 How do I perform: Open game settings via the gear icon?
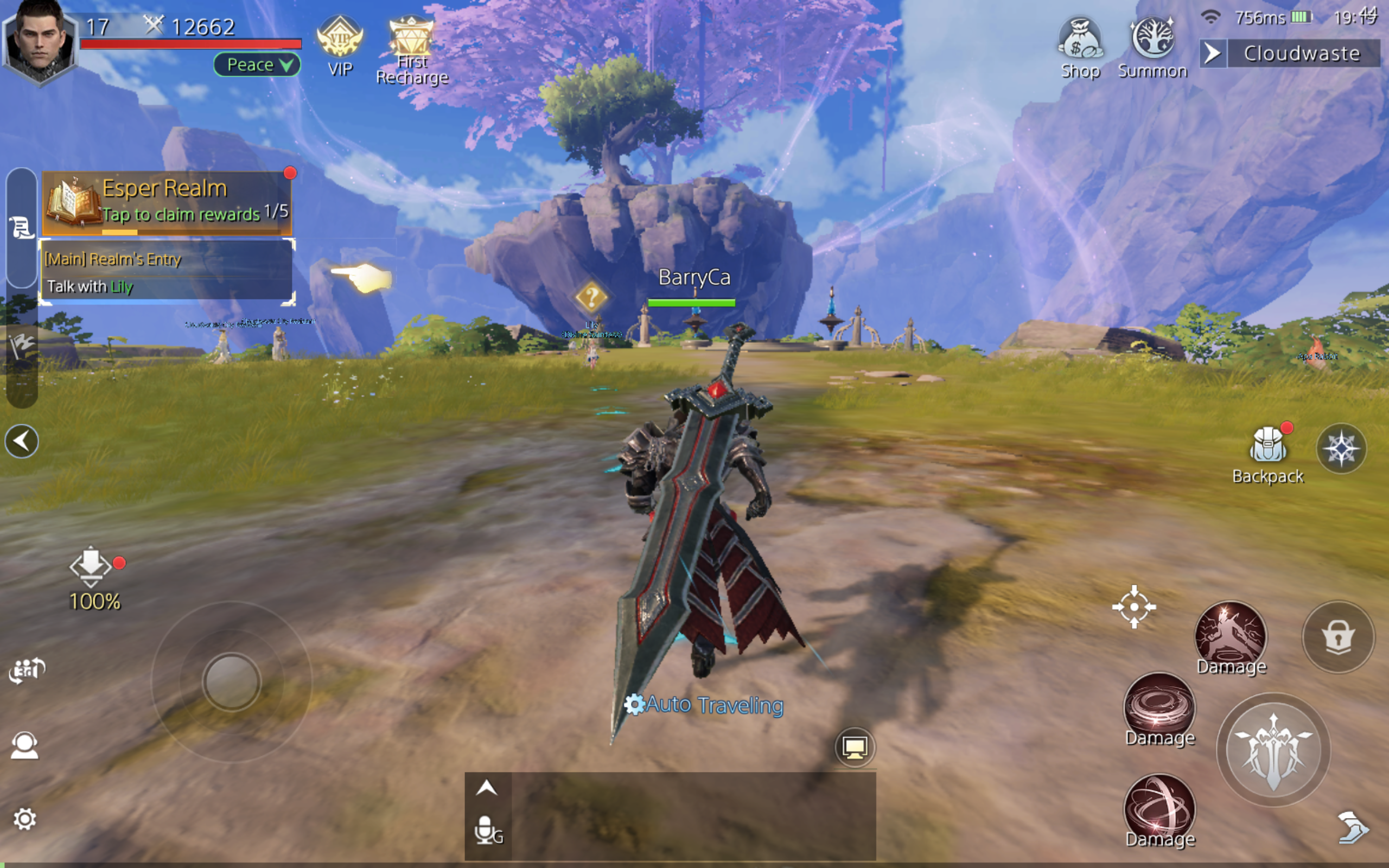click(x=26, y=820)
